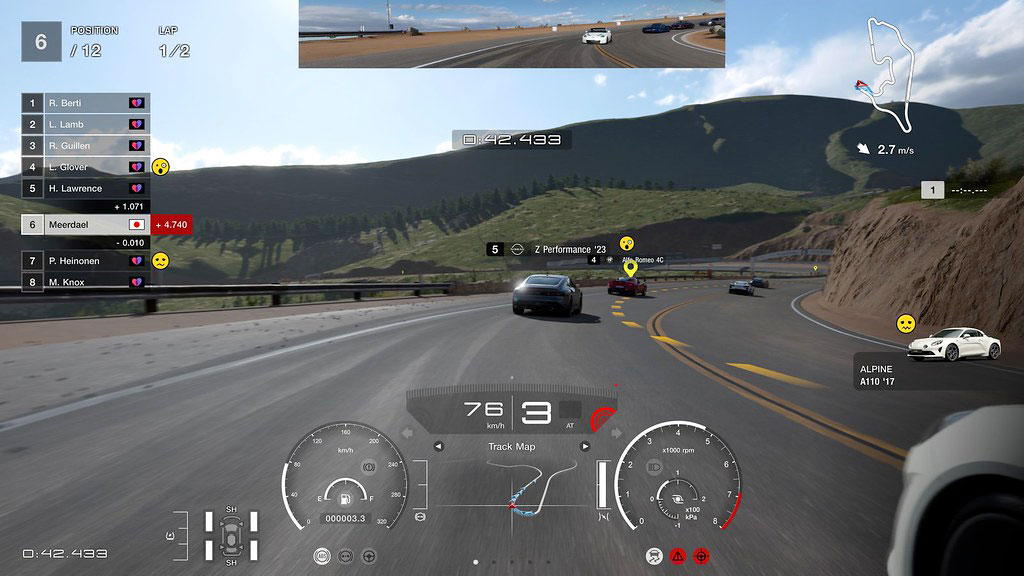Click R. Guillen's standings entry
This screenshot has height=576, width=1024.
point(85,146)
